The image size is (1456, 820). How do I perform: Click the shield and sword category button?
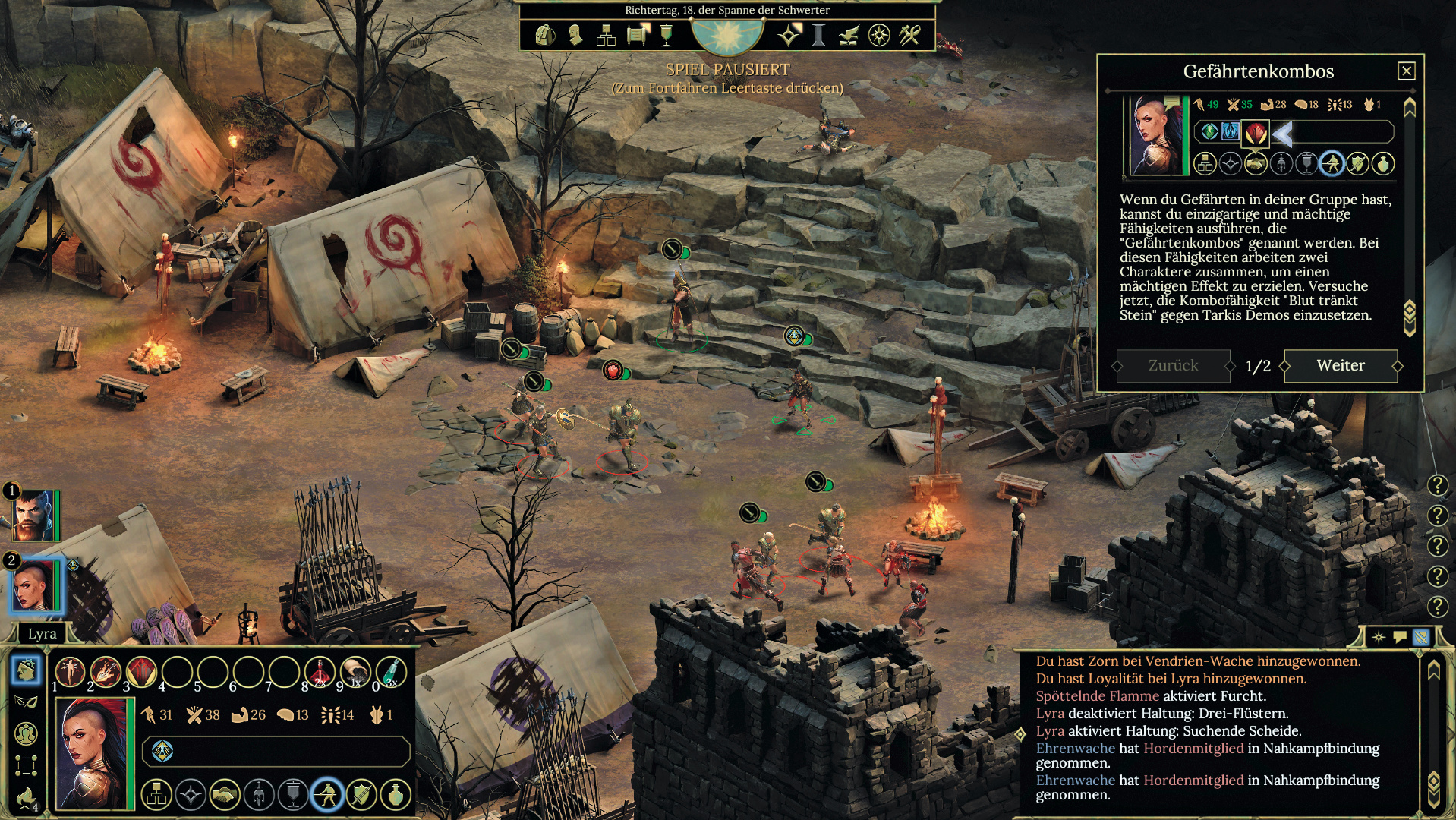[361, 795]
